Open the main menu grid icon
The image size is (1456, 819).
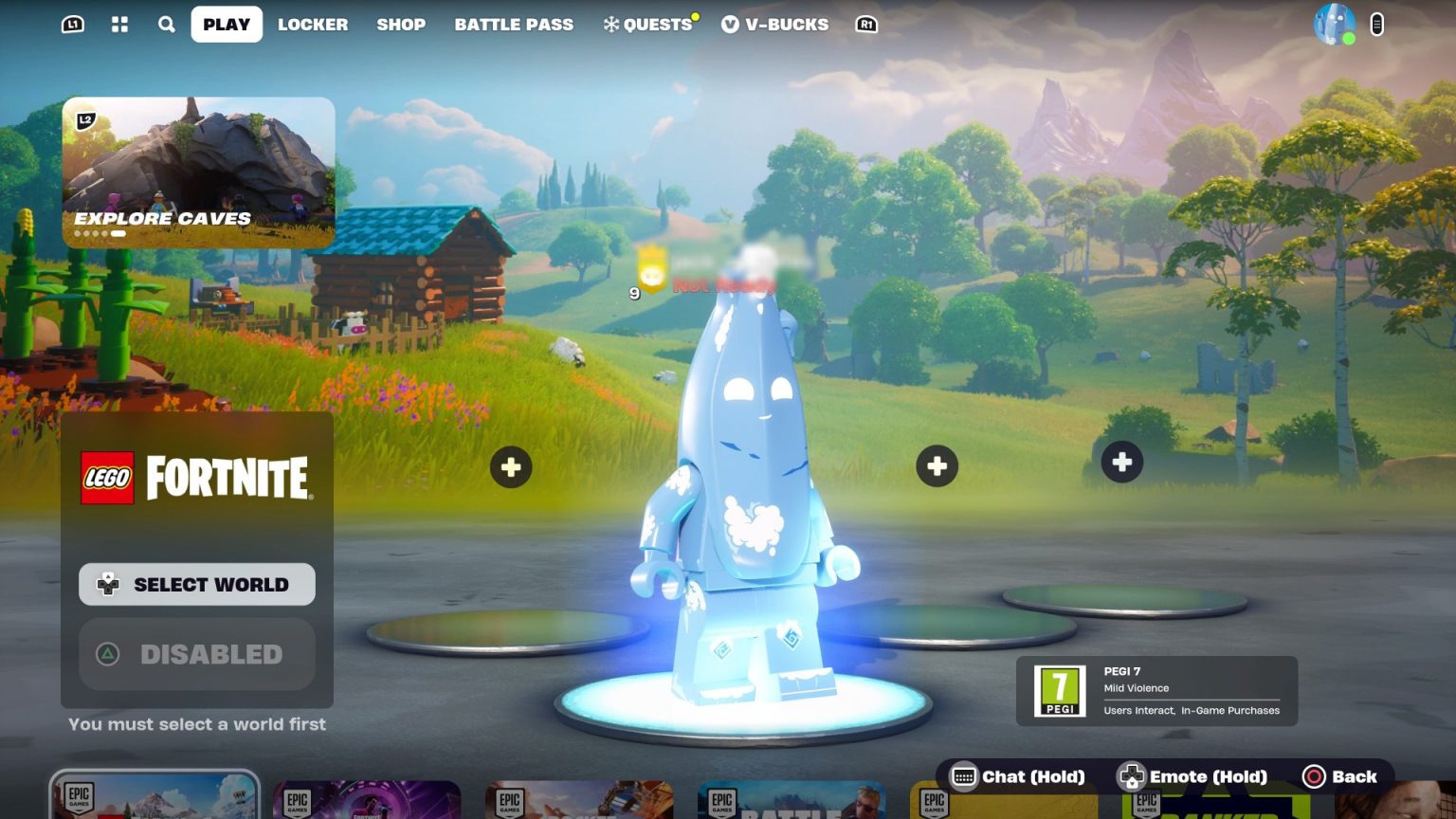coord(119,24)
